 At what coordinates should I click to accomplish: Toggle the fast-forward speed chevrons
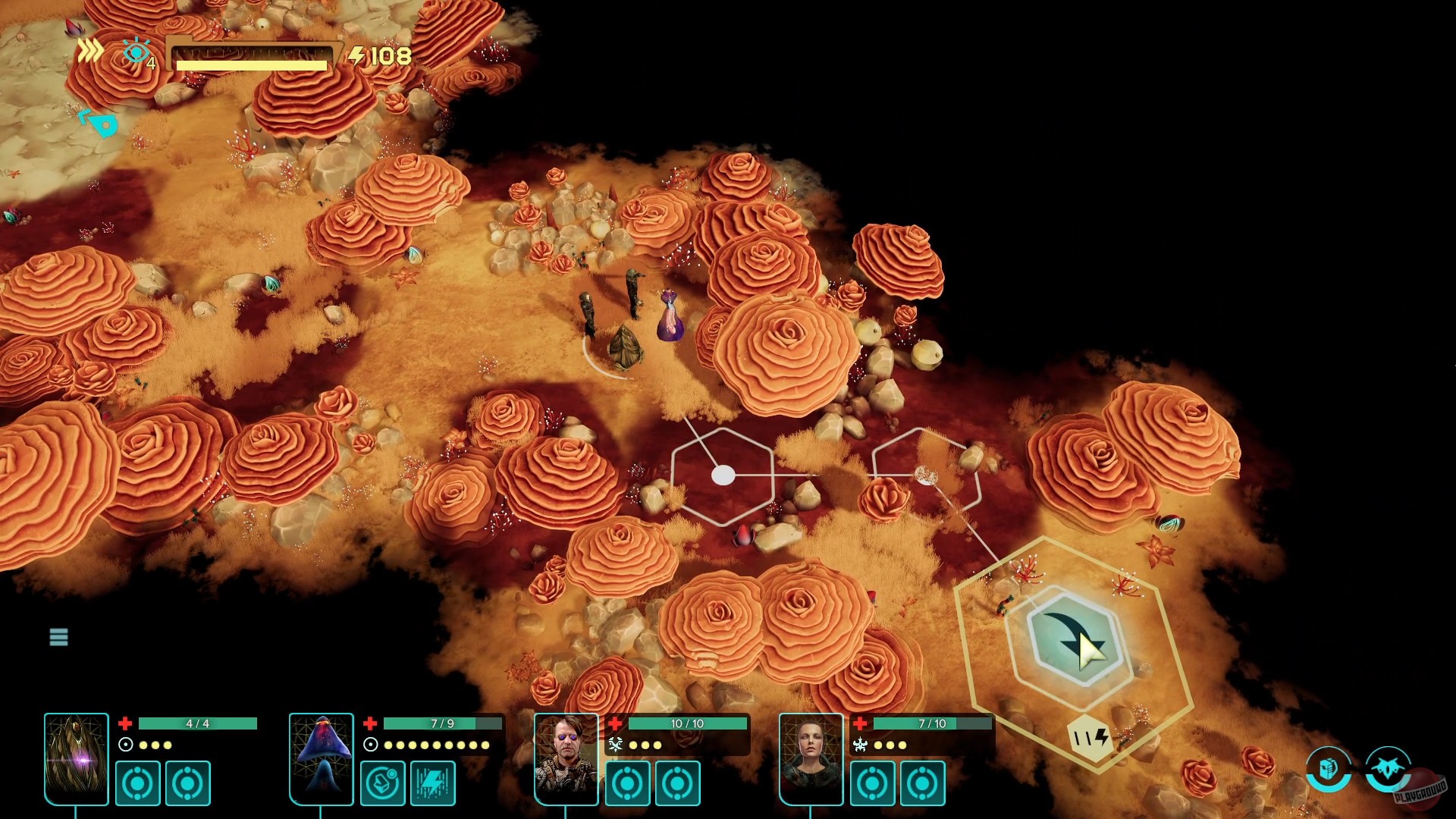[91, 50]
